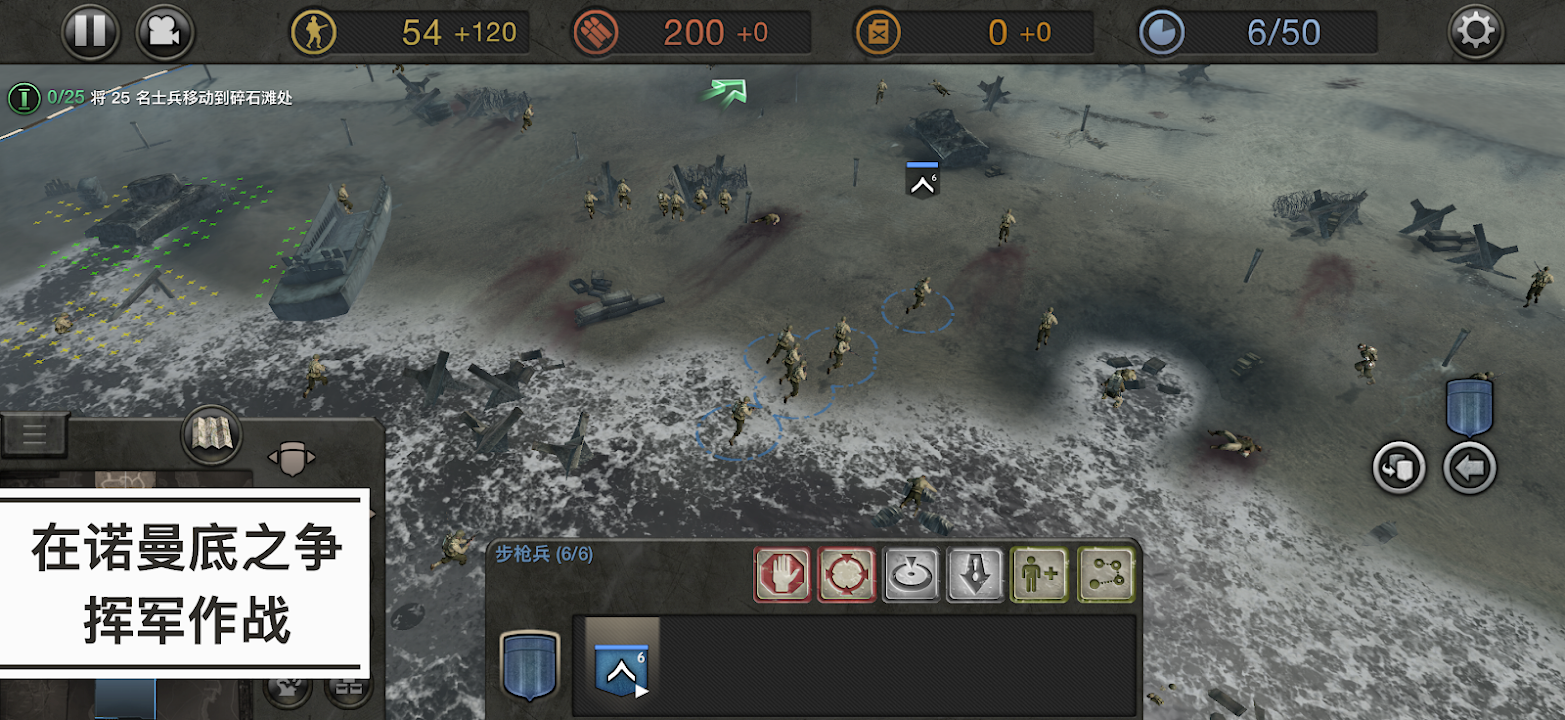Click the objective tracker icon
Screen dimensions: 1565x720
22,98
